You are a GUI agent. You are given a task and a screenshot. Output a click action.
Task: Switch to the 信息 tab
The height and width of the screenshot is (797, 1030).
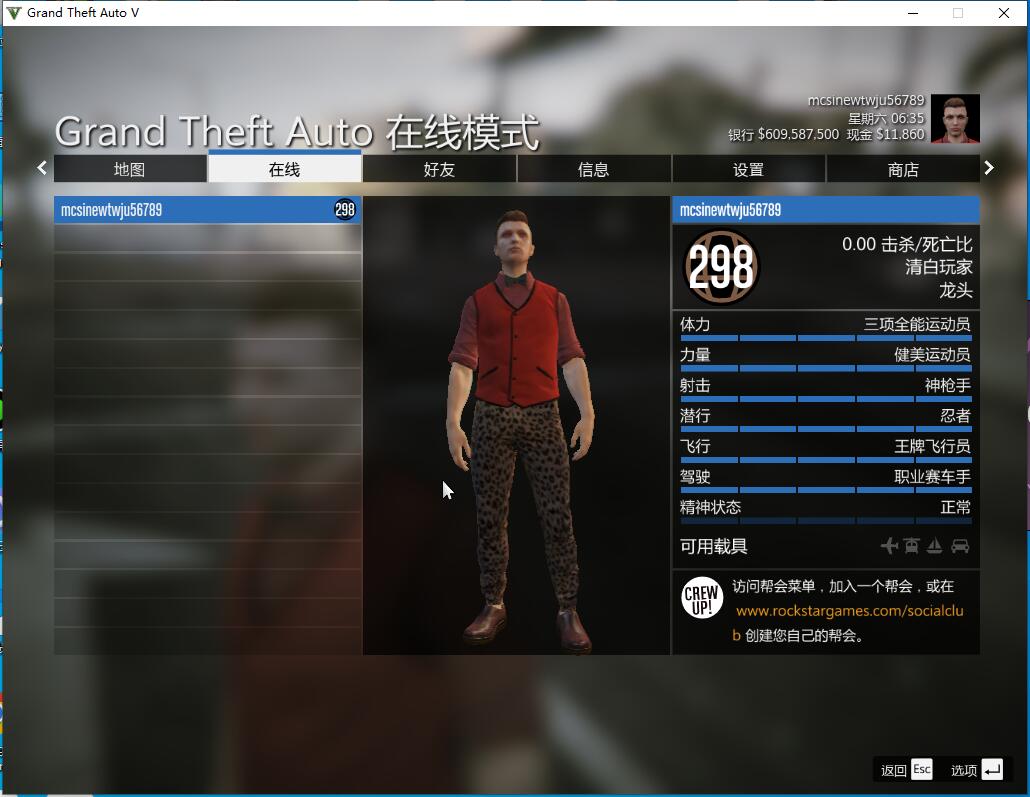coord(594,169)
